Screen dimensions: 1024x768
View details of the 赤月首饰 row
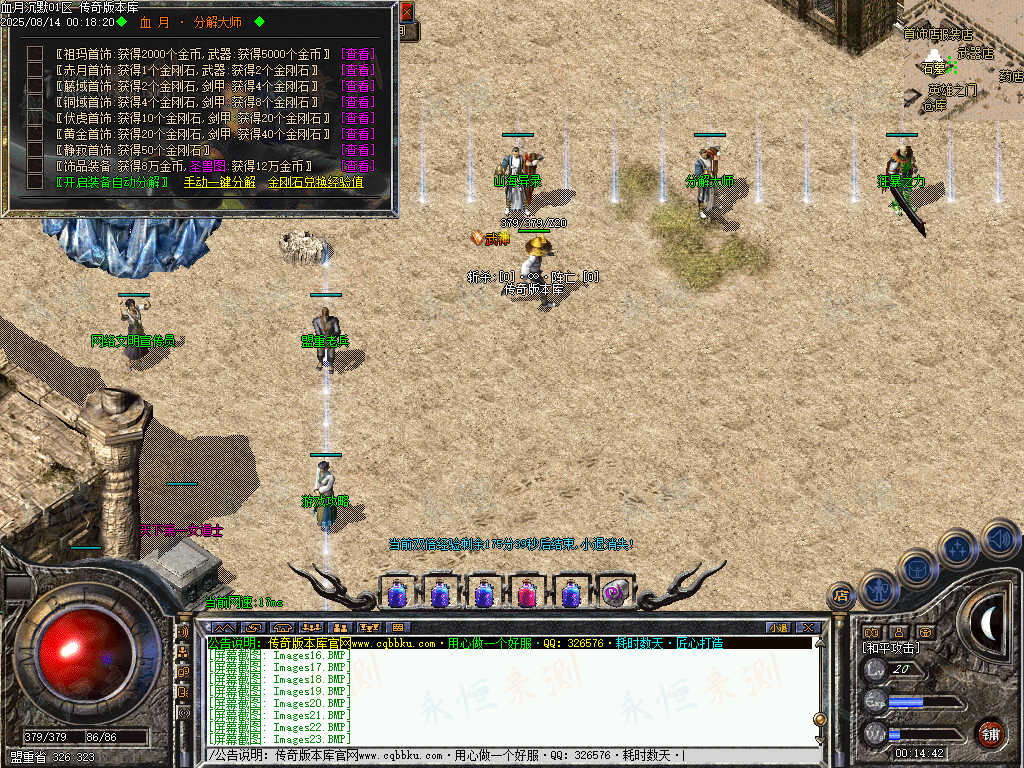coord(357,70)
